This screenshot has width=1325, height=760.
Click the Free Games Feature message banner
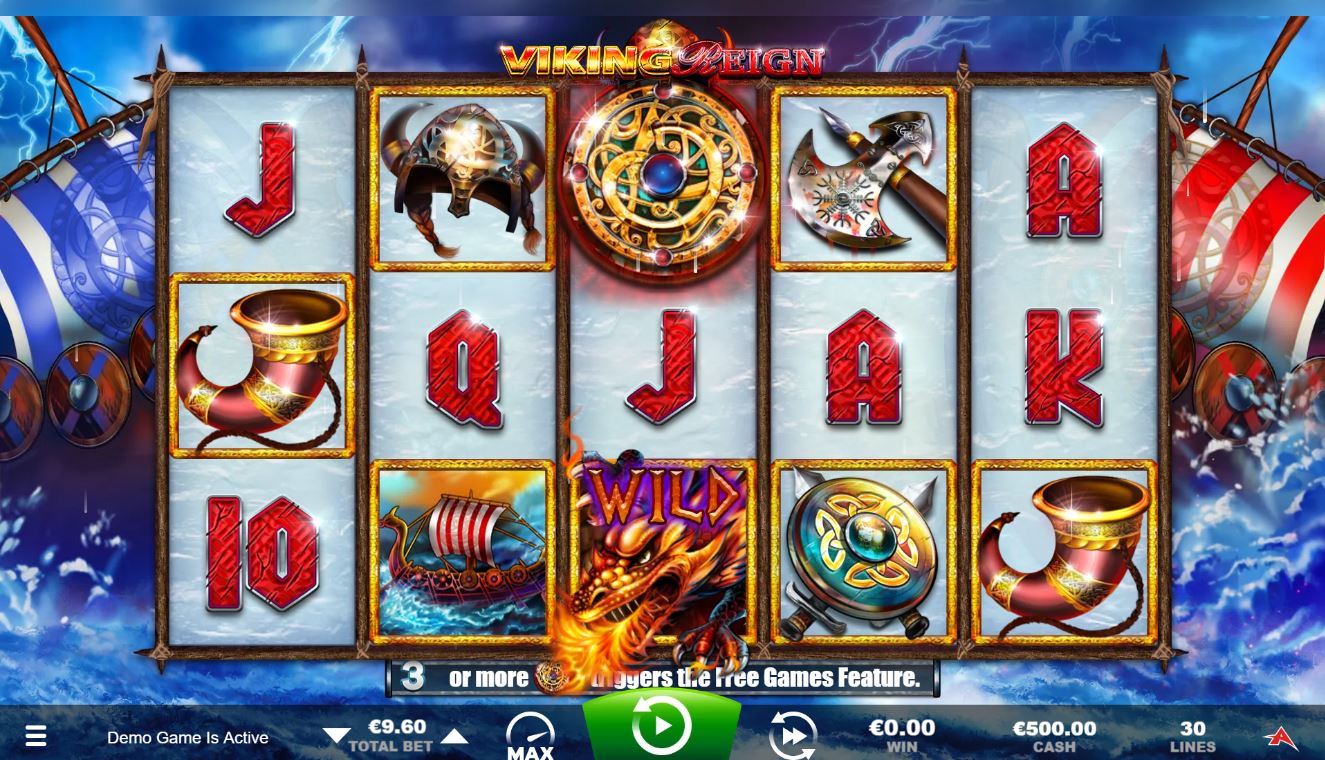click(x=662, y=677)
